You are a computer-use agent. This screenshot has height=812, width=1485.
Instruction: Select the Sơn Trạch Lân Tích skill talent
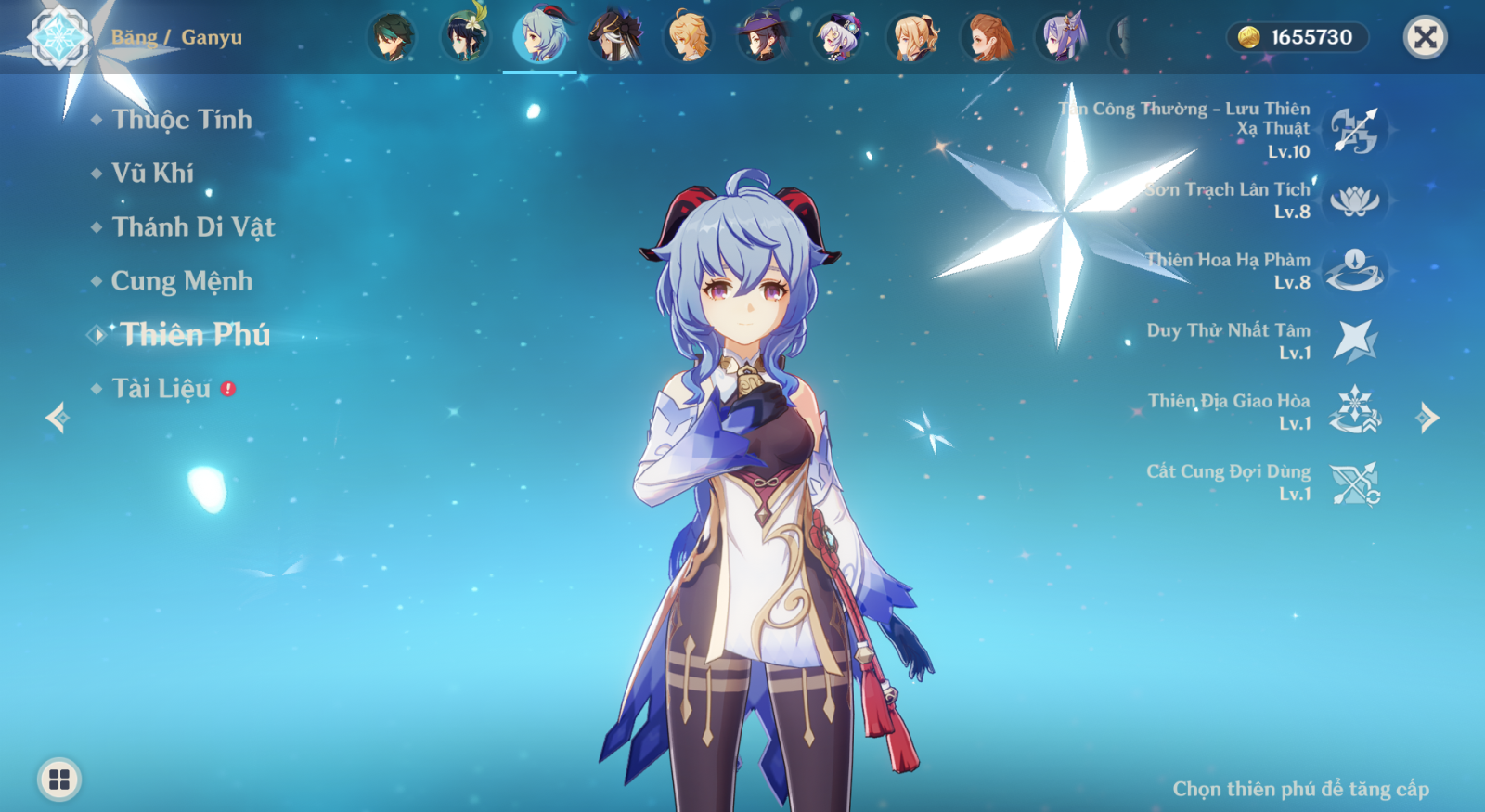1354,200
